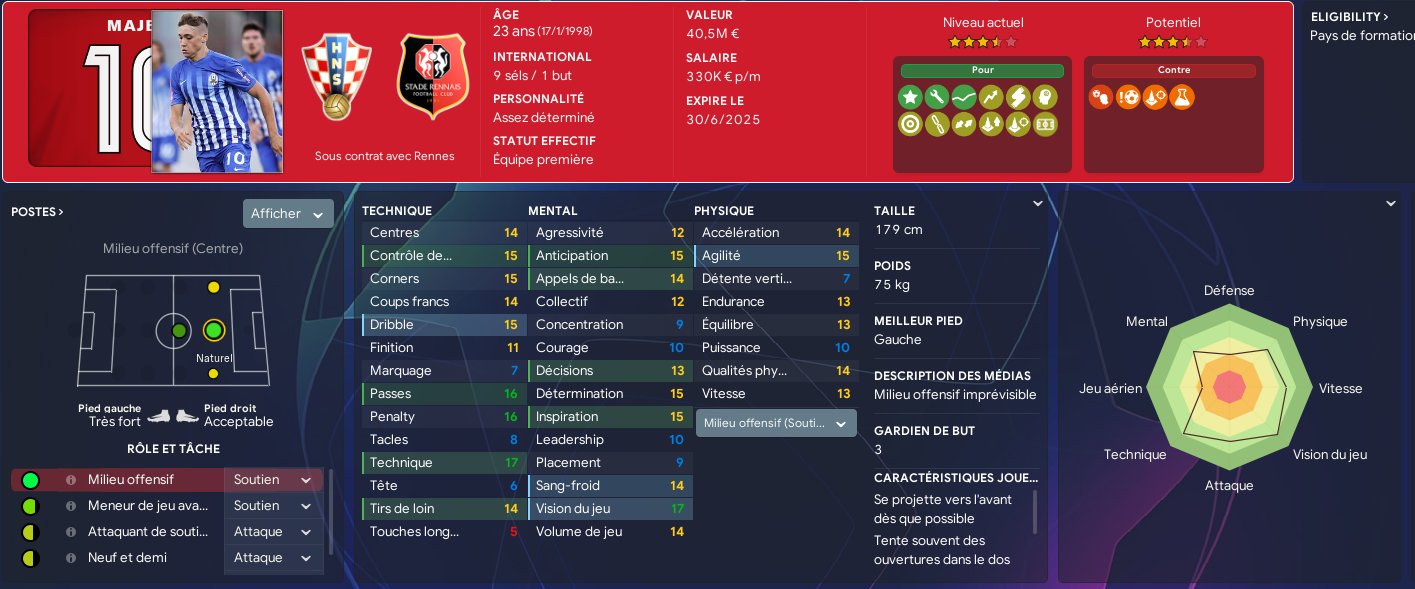Click the first green star Pour icon
The height and width of the screenshot is (589, 1415).
coord(909,97)
